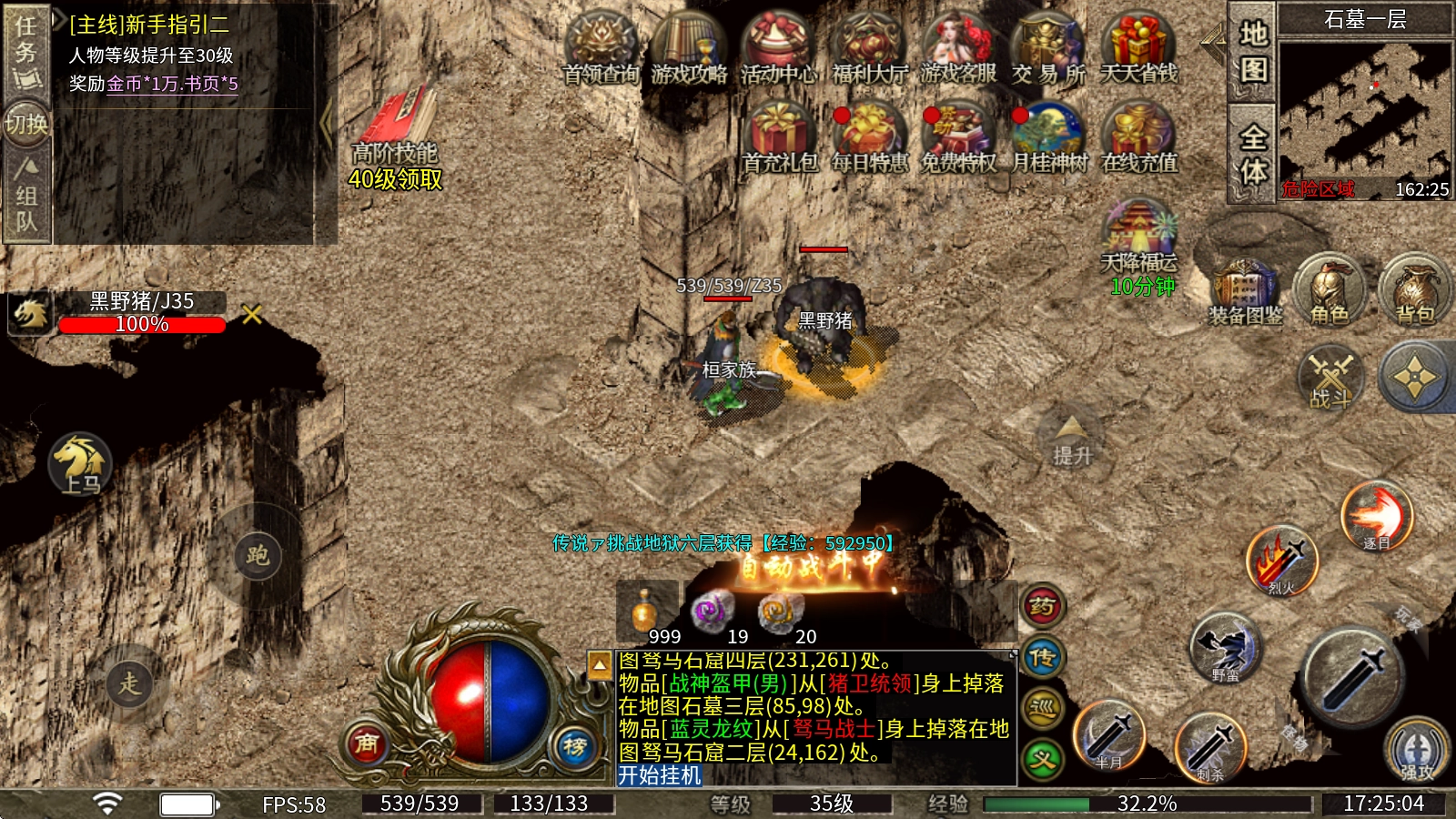Open the 地图 map button
Viewport: 1456px width, 819px height.
1253,51
